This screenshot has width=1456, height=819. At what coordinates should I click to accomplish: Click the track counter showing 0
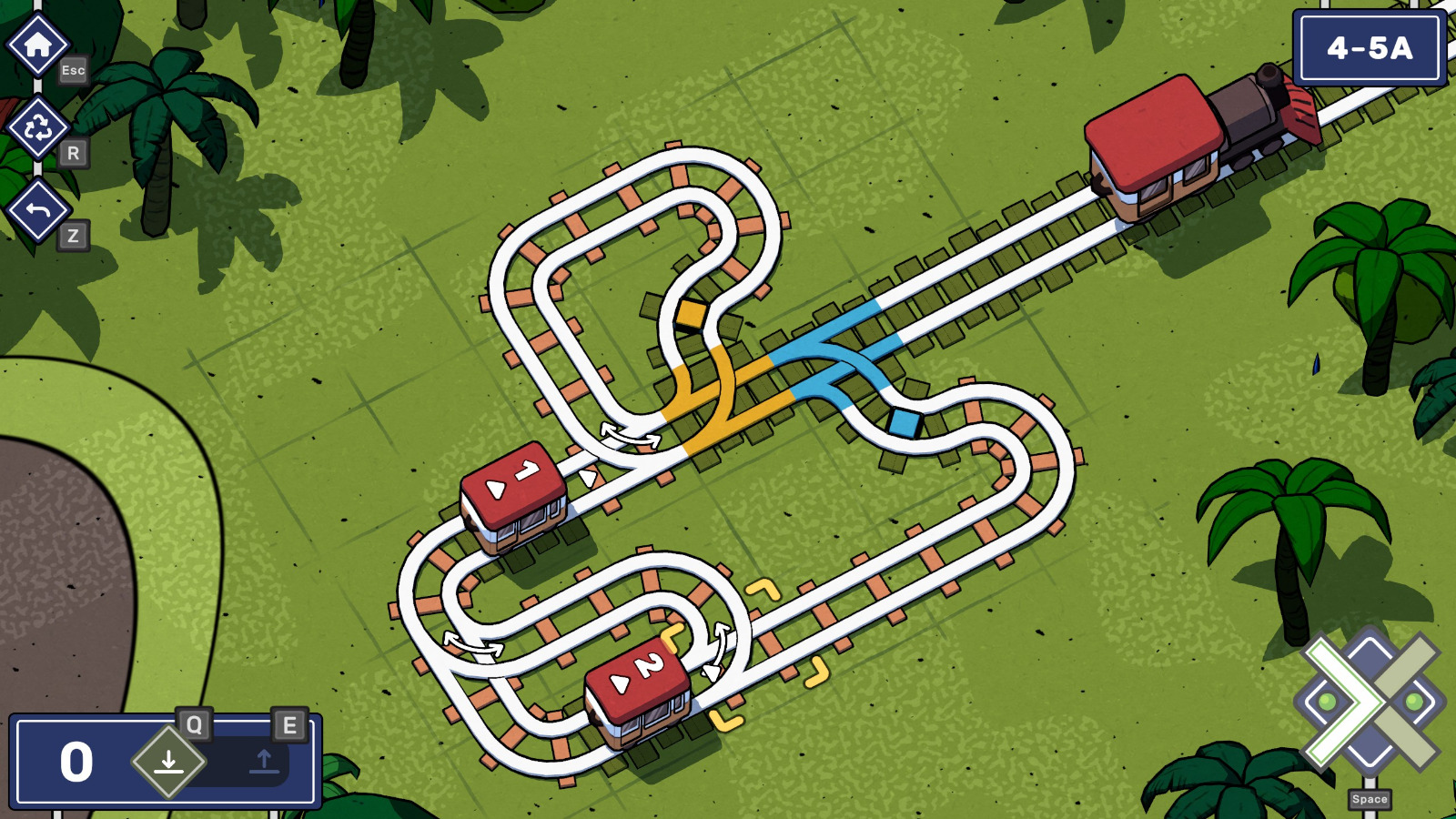click(75, 760)
